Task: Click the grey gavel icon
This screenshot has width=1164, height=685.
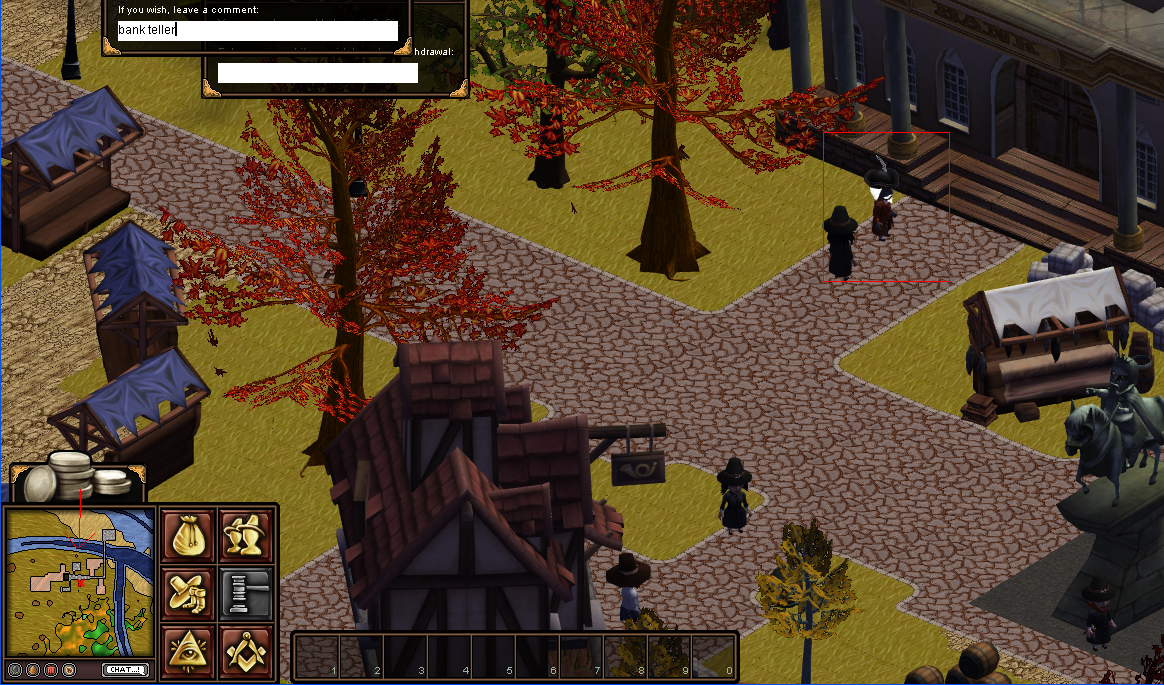Action: point(245,594)
